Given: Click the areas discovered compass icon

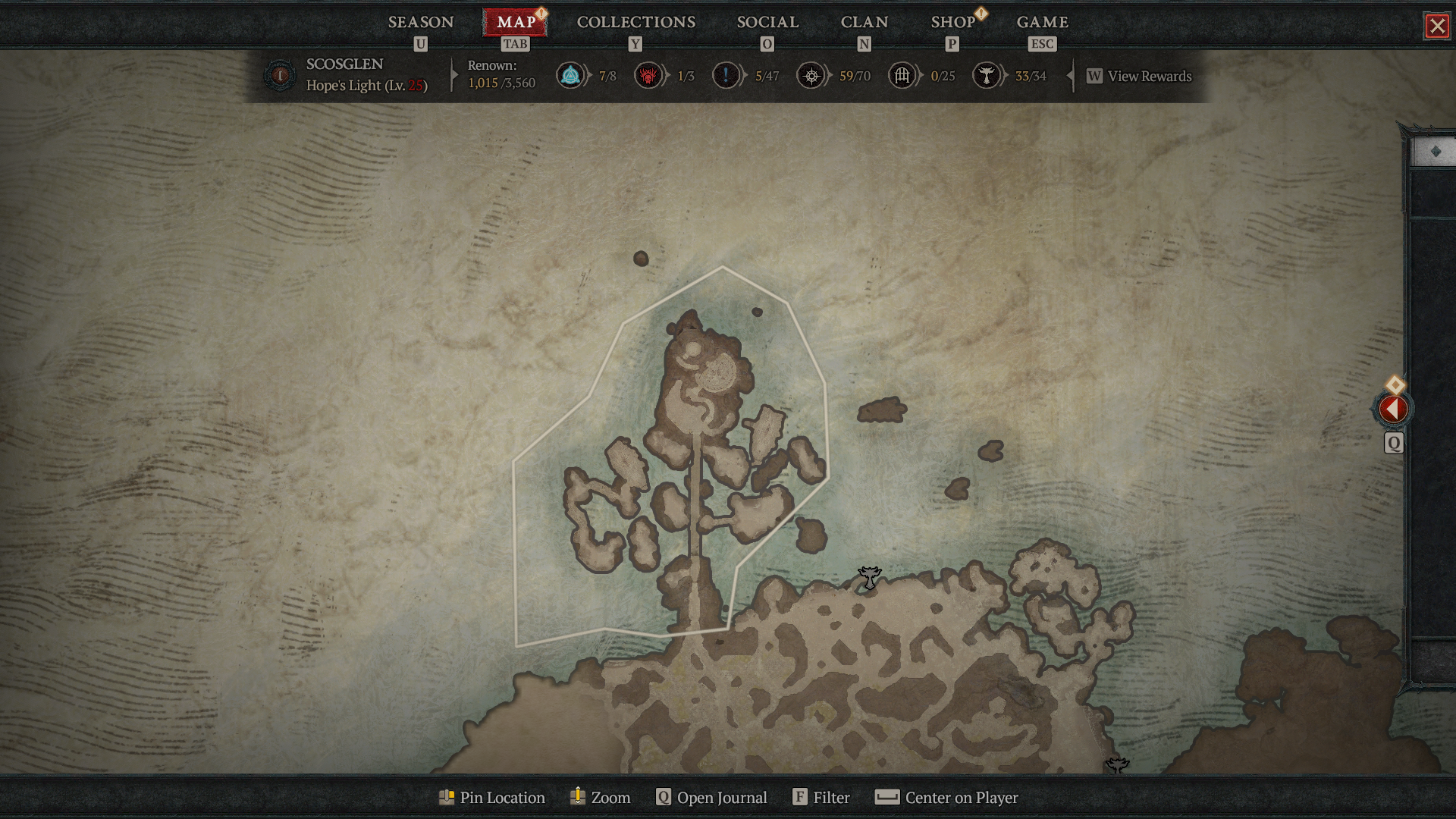Looking at the screenshot, I should [811, 76].
